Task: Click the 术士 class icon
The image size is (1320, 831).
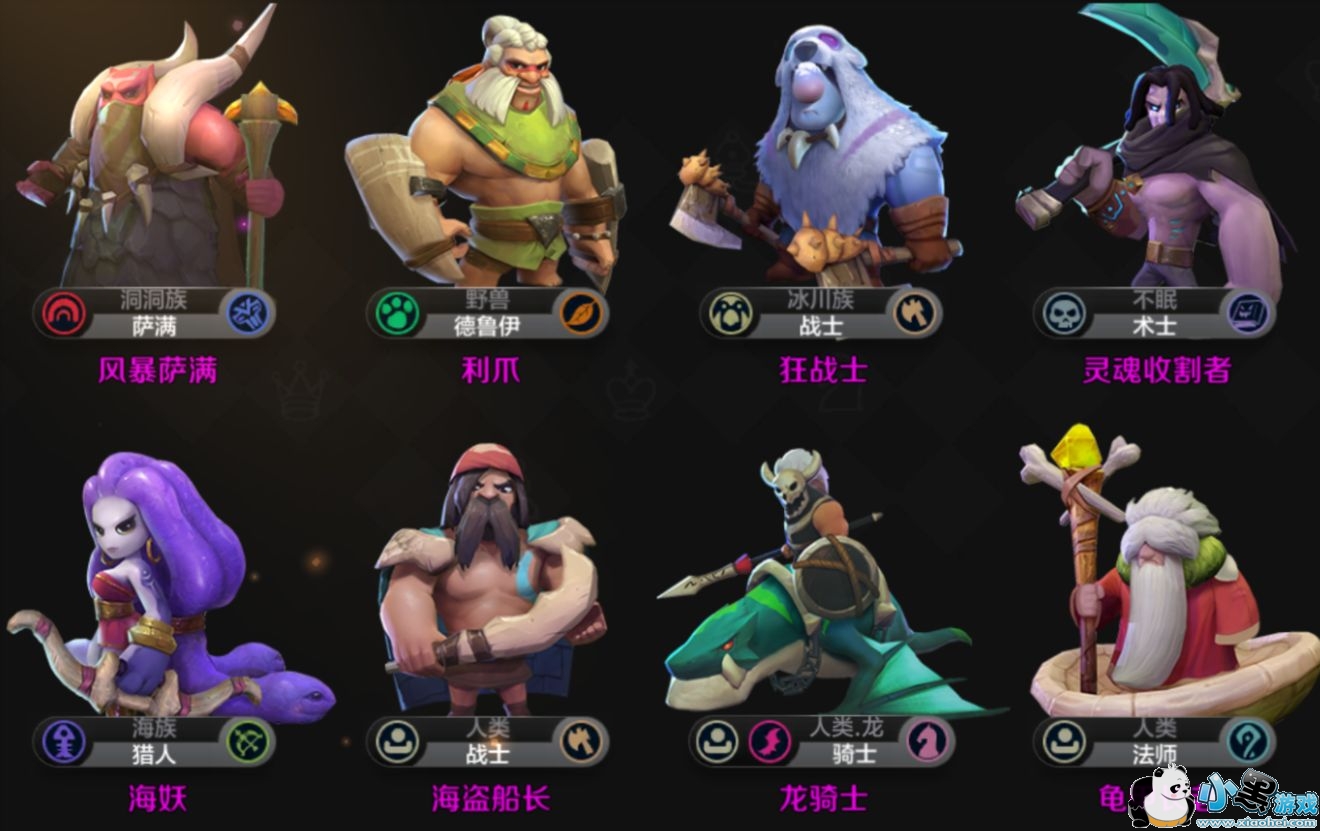Action: click(1248, 313)
